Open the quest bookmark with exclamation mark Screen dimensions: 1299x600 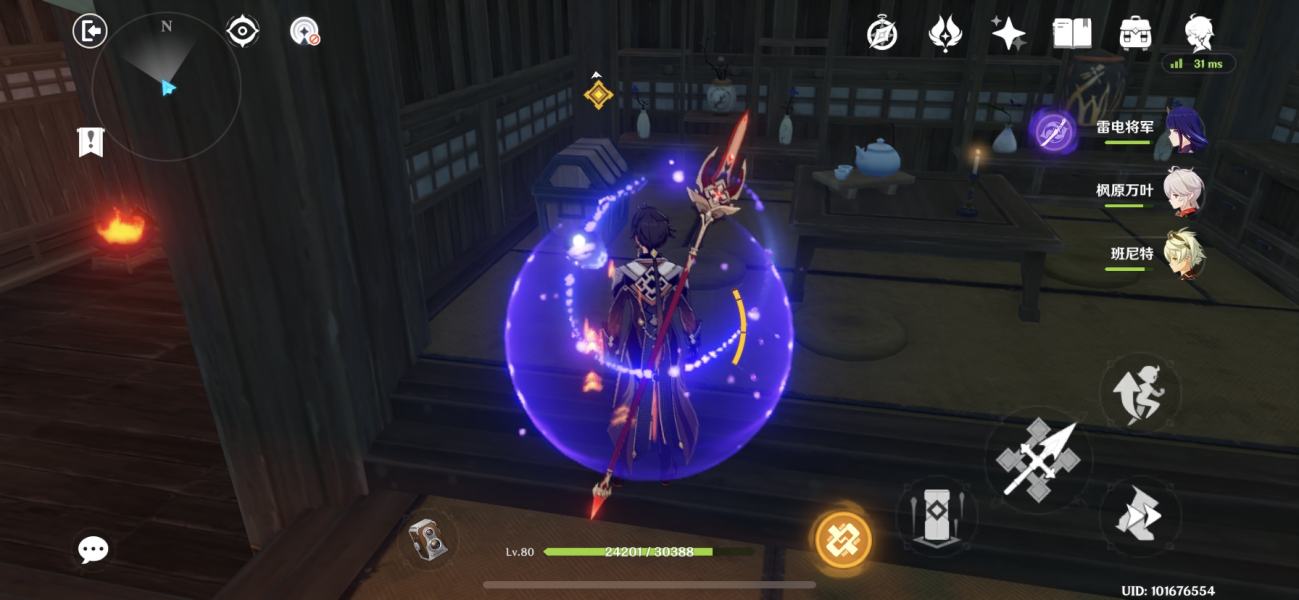coord(91,142)
